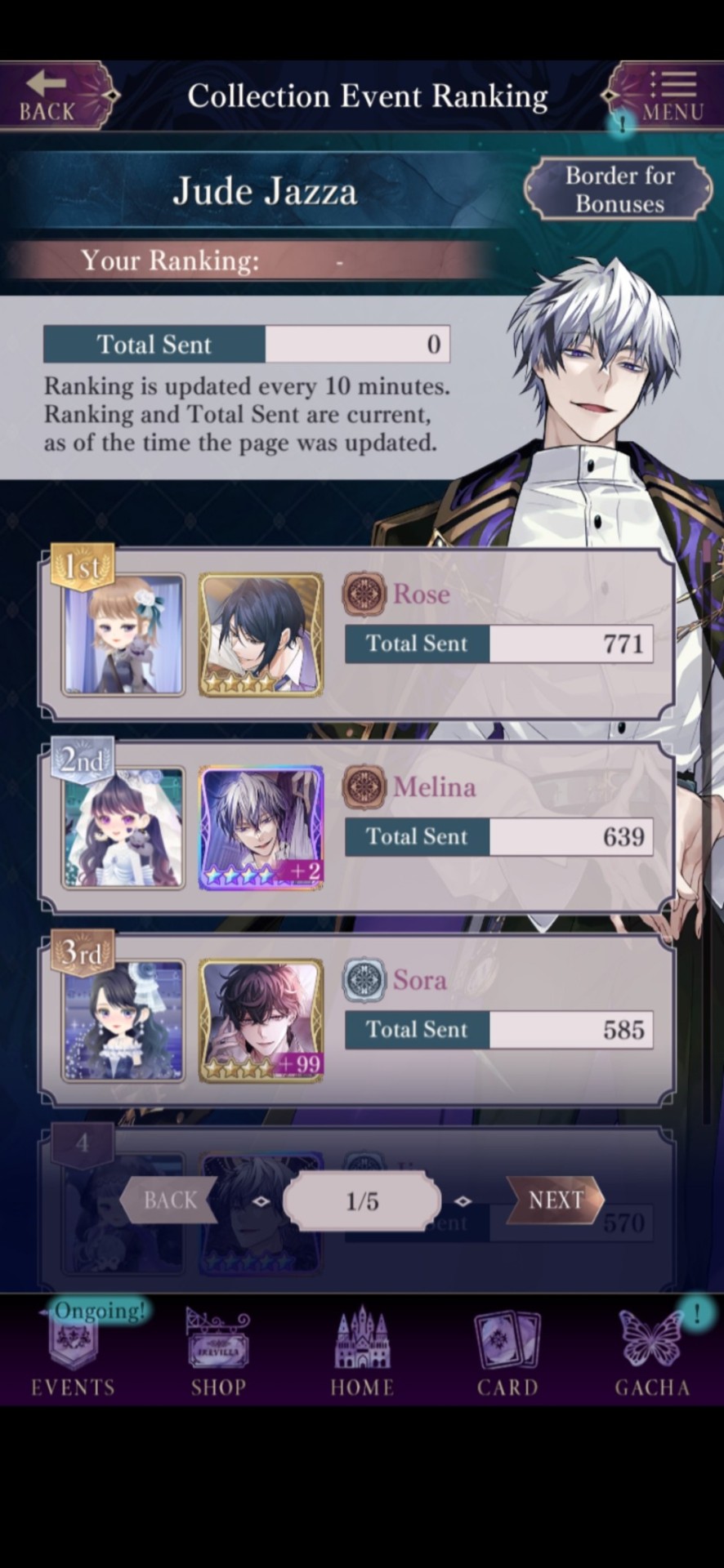
Task: Select first-place player Rose's avatar
Action: pyautogui.click(x=123, y=635)
